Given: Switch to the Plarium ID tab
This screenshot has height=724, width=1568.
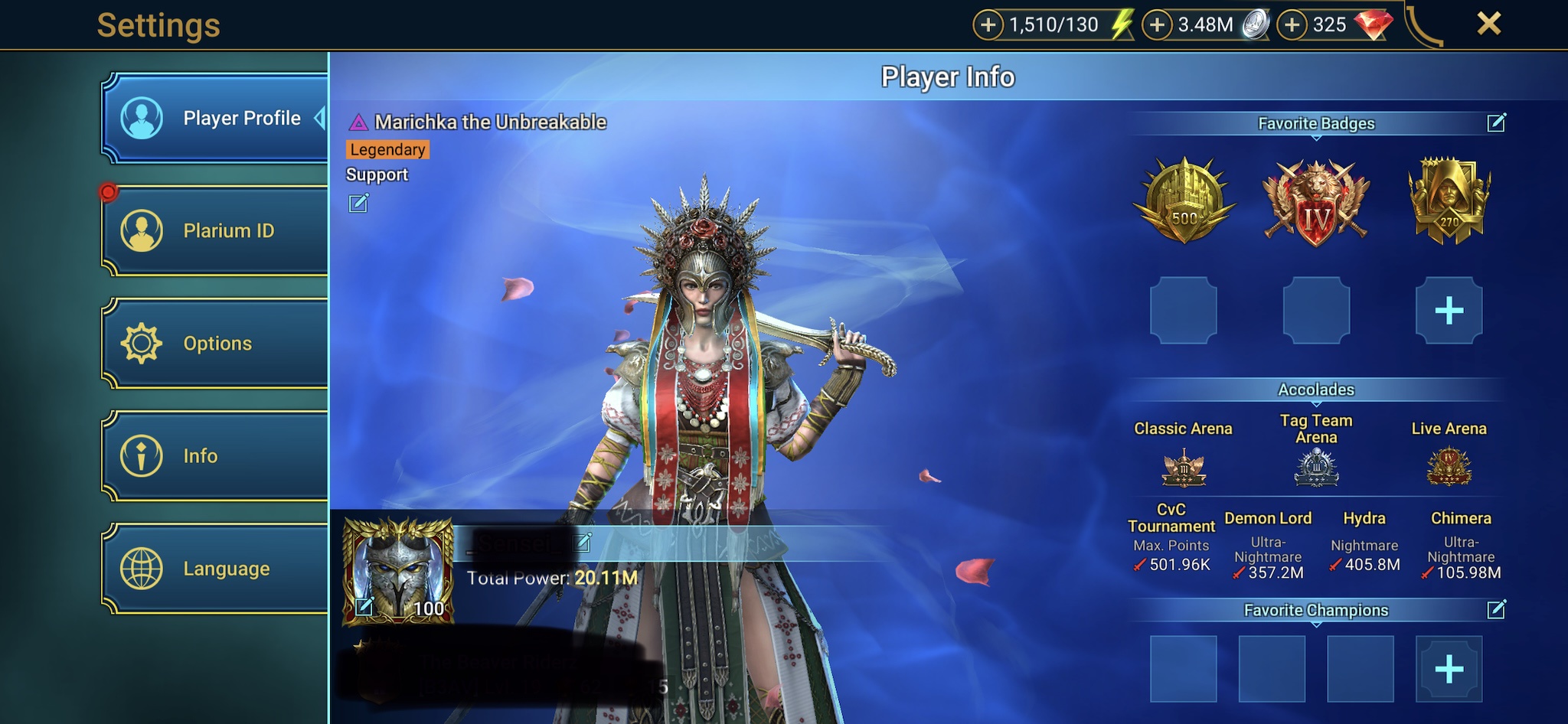Looking at the screenshot, I should pos(216,230).
